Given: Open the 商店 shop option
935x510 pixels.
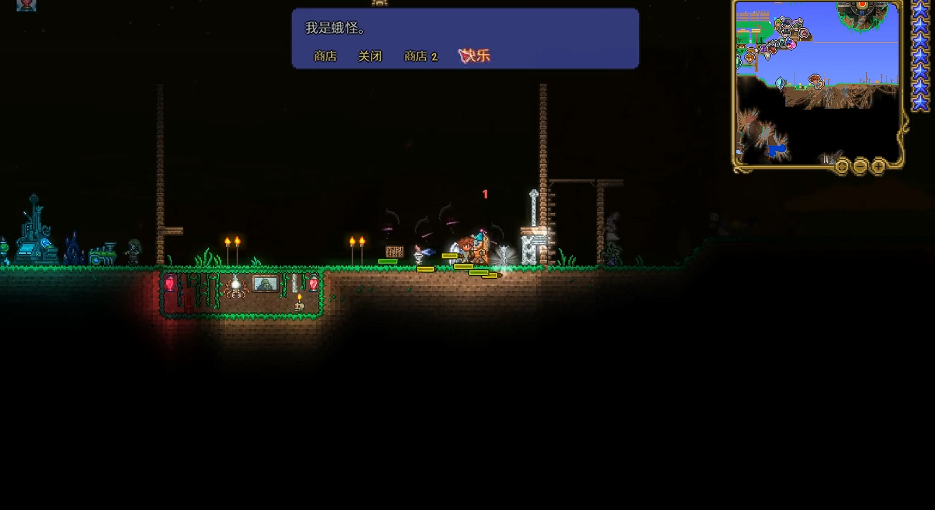Looking at the screenshot, I should click(x=325, y=57).
